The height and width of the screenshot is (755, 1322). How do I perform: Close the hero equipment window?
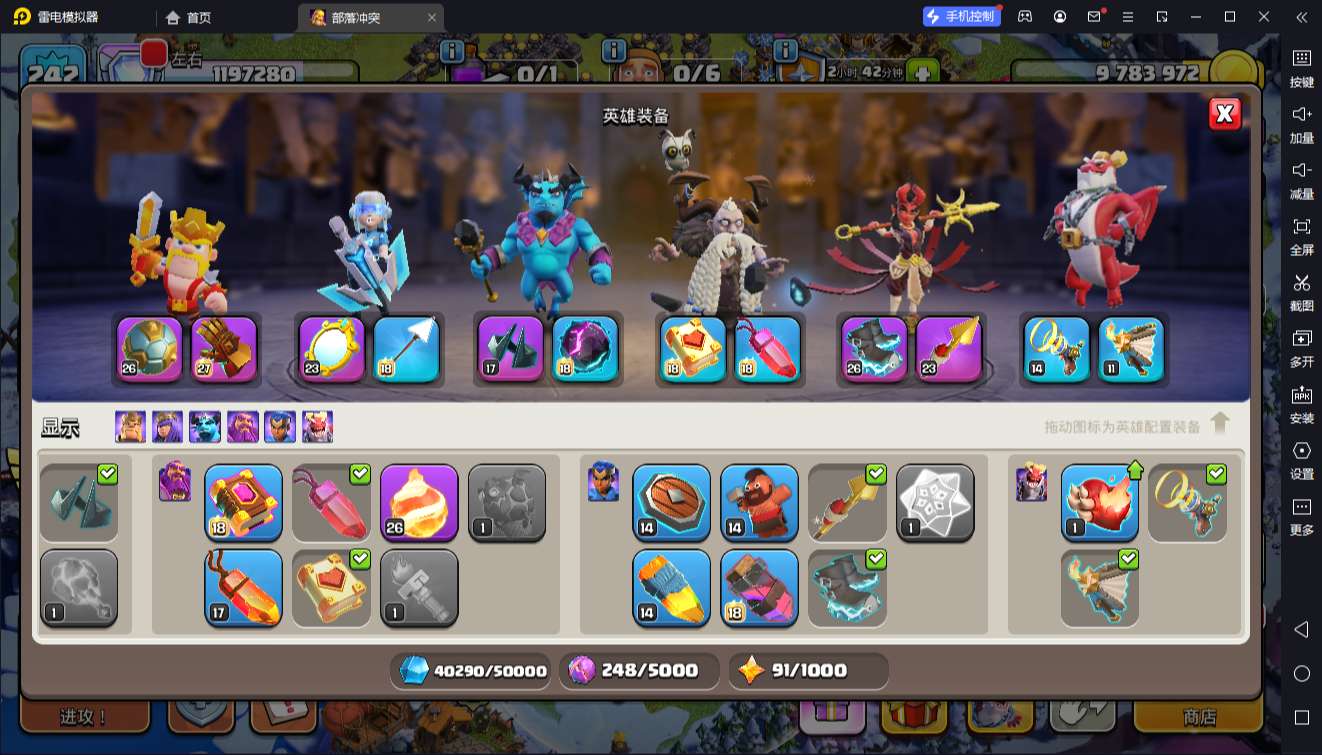tap(1224, 114)
